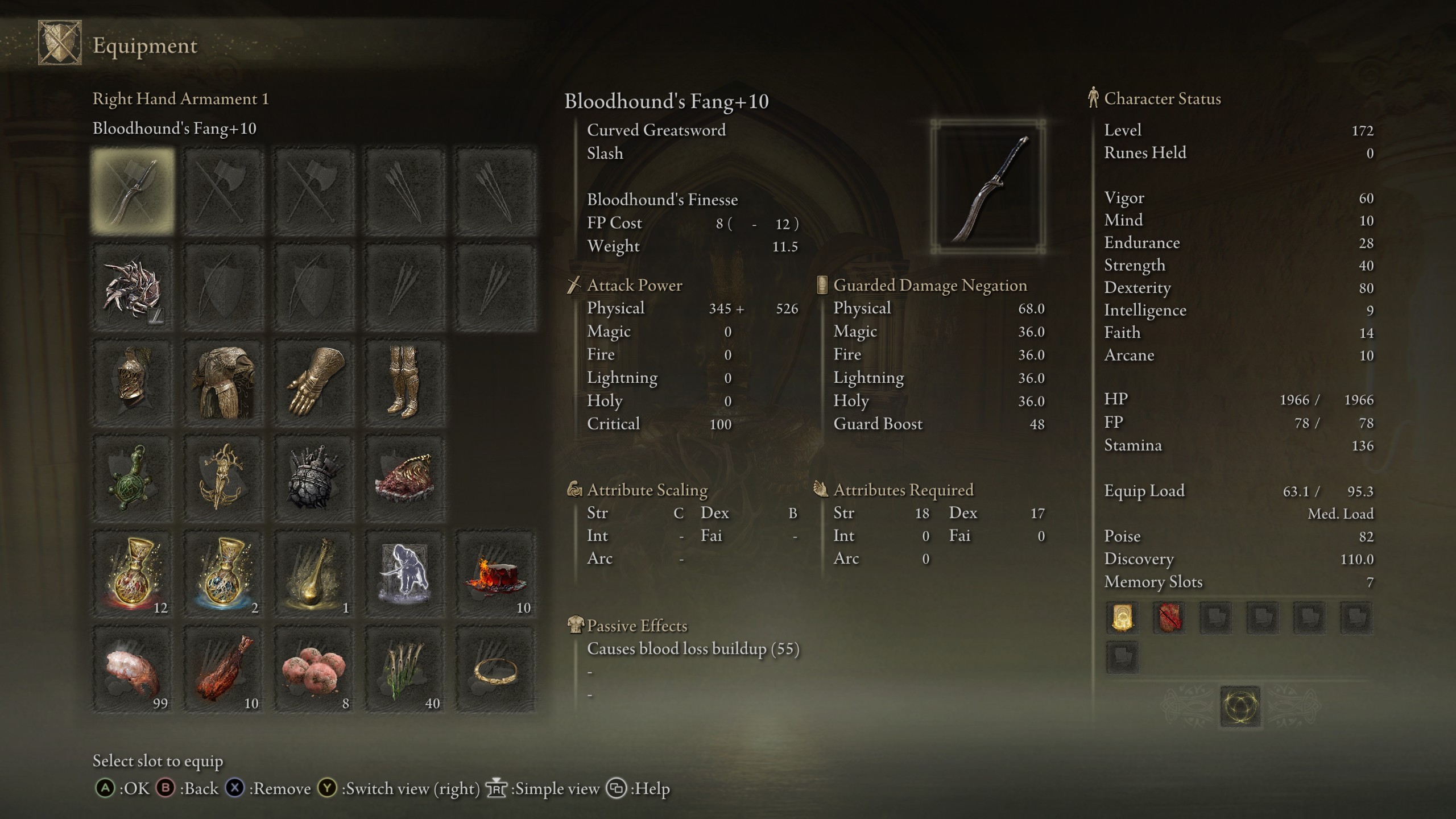
Task: Choose the golden physick flask slot
Action: (x=315, y=574)
